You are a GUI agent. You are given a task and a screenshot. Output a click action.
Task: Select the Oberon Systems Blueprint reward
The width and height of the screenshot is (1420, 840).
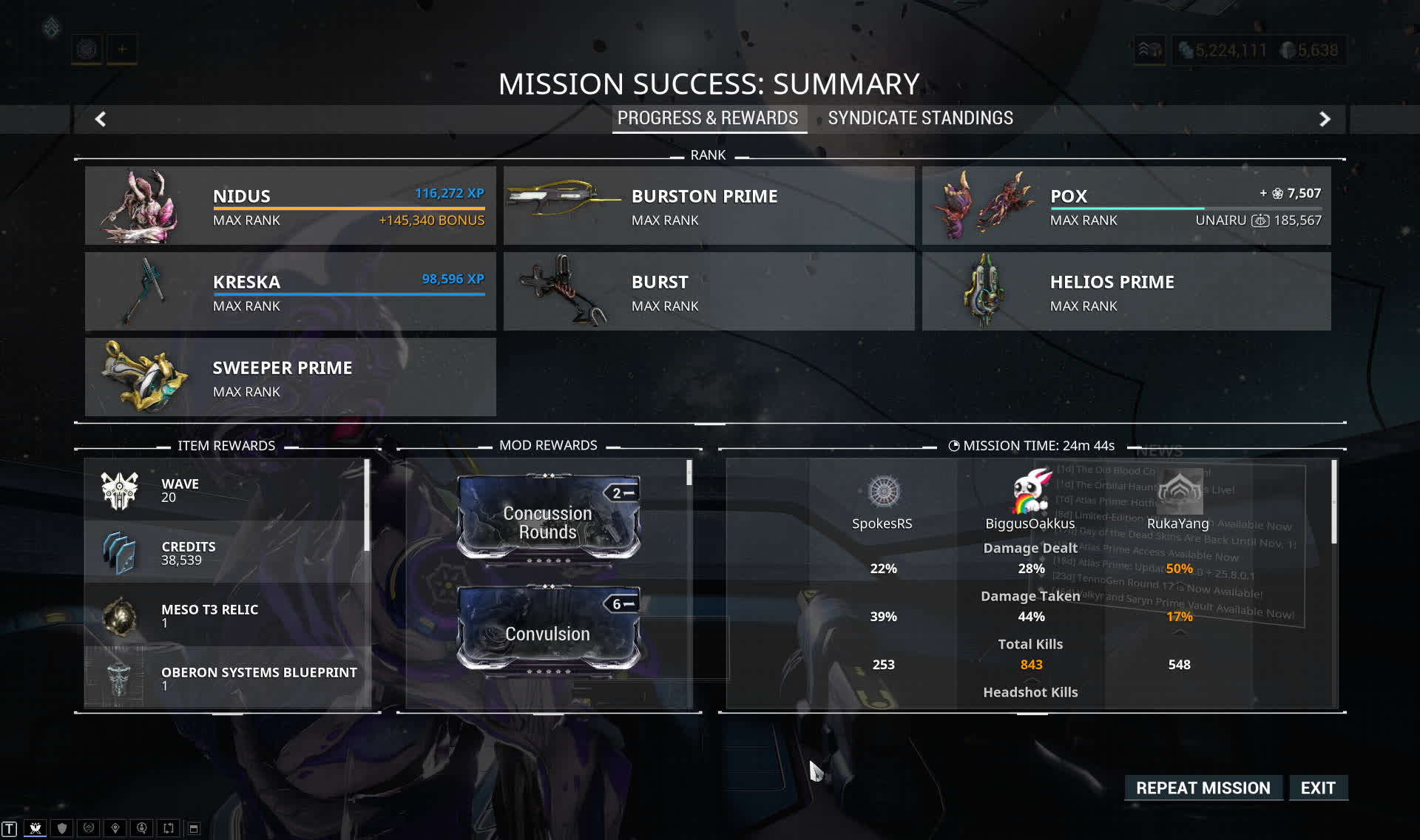[x=227, y=678]
